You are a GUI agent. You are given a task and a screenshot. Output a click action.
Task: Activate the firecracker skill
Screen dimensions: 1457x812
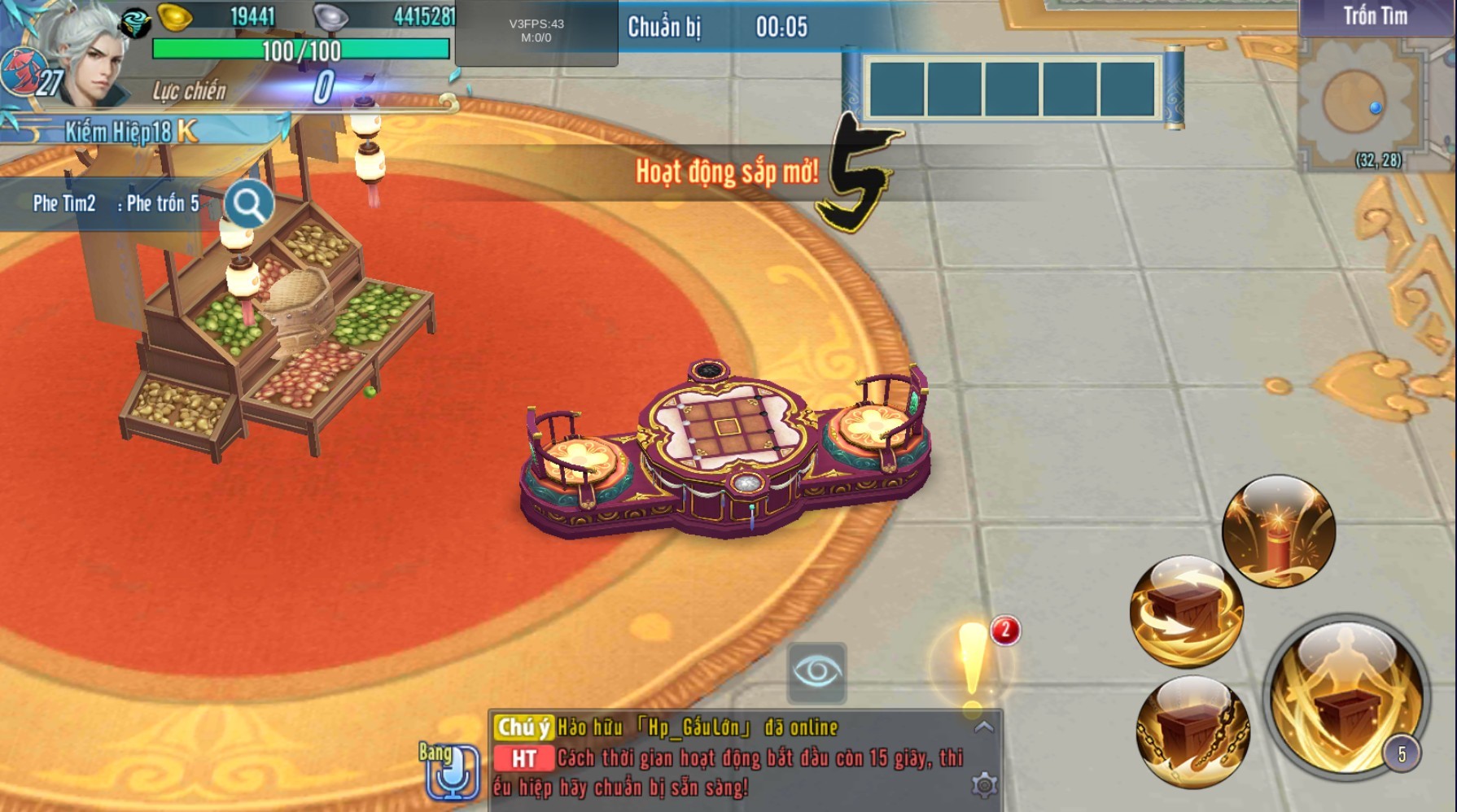(1278, 530)
